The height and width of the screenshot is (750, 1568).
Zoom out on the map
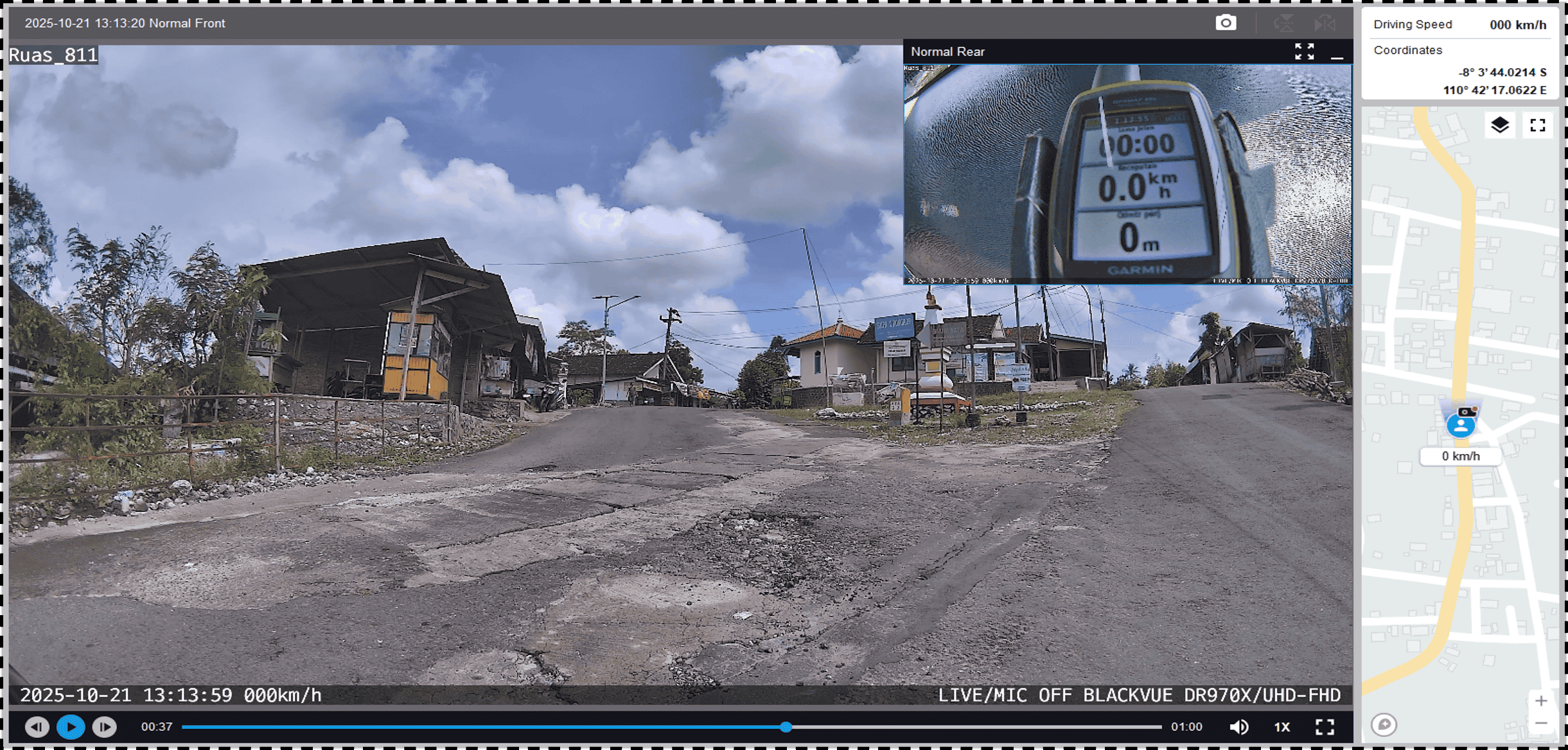click(x=1541, y=724)
